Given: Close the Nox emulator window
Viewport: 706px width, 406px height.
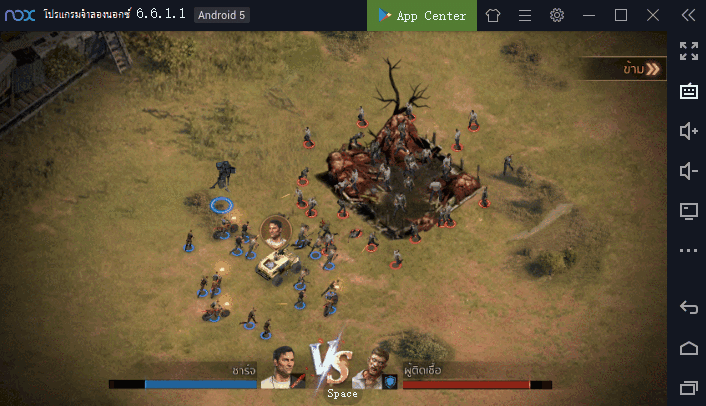Looking at the screenshot, I should 651,15.
